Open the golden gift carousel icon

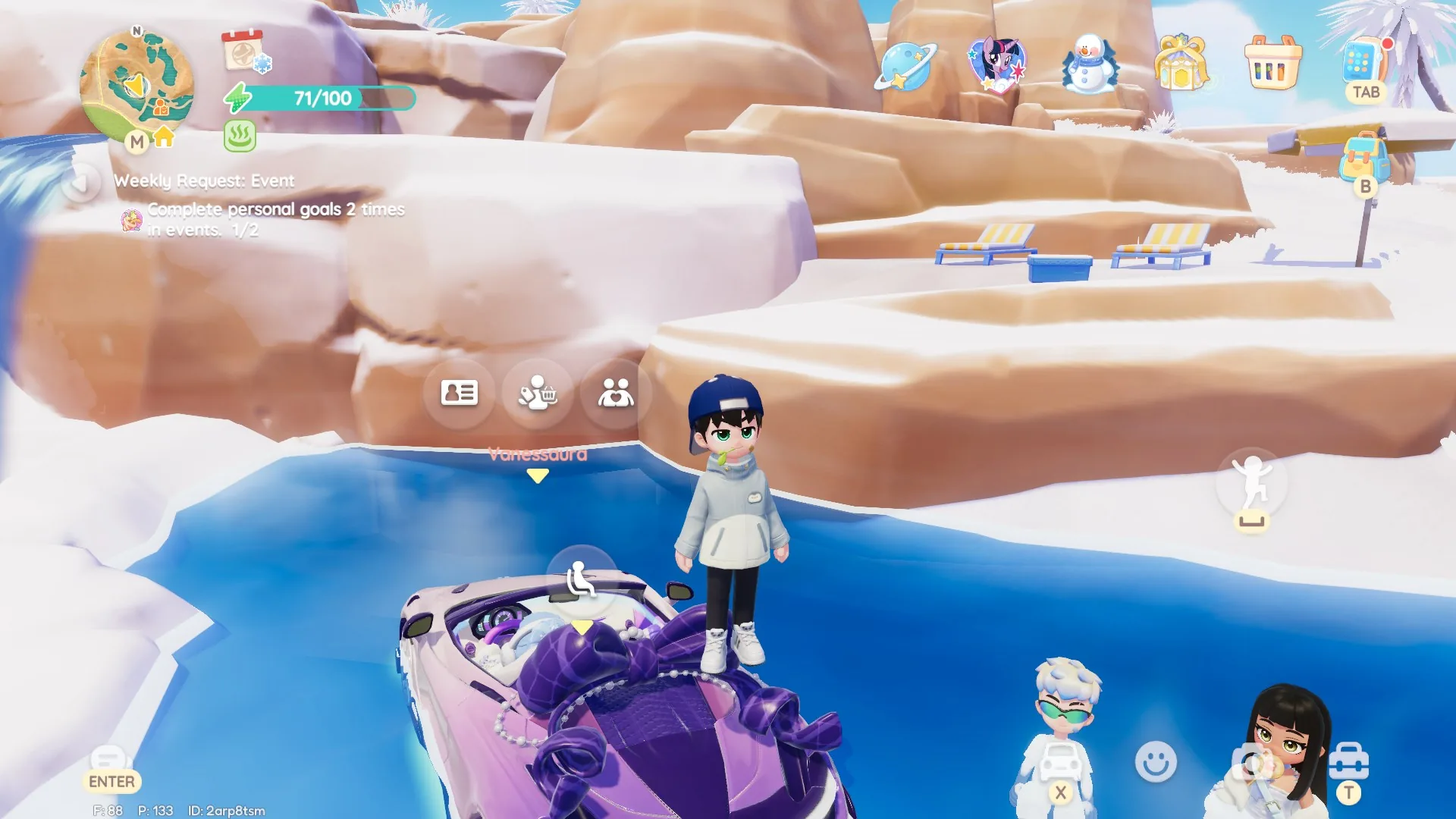point(1181,63)
